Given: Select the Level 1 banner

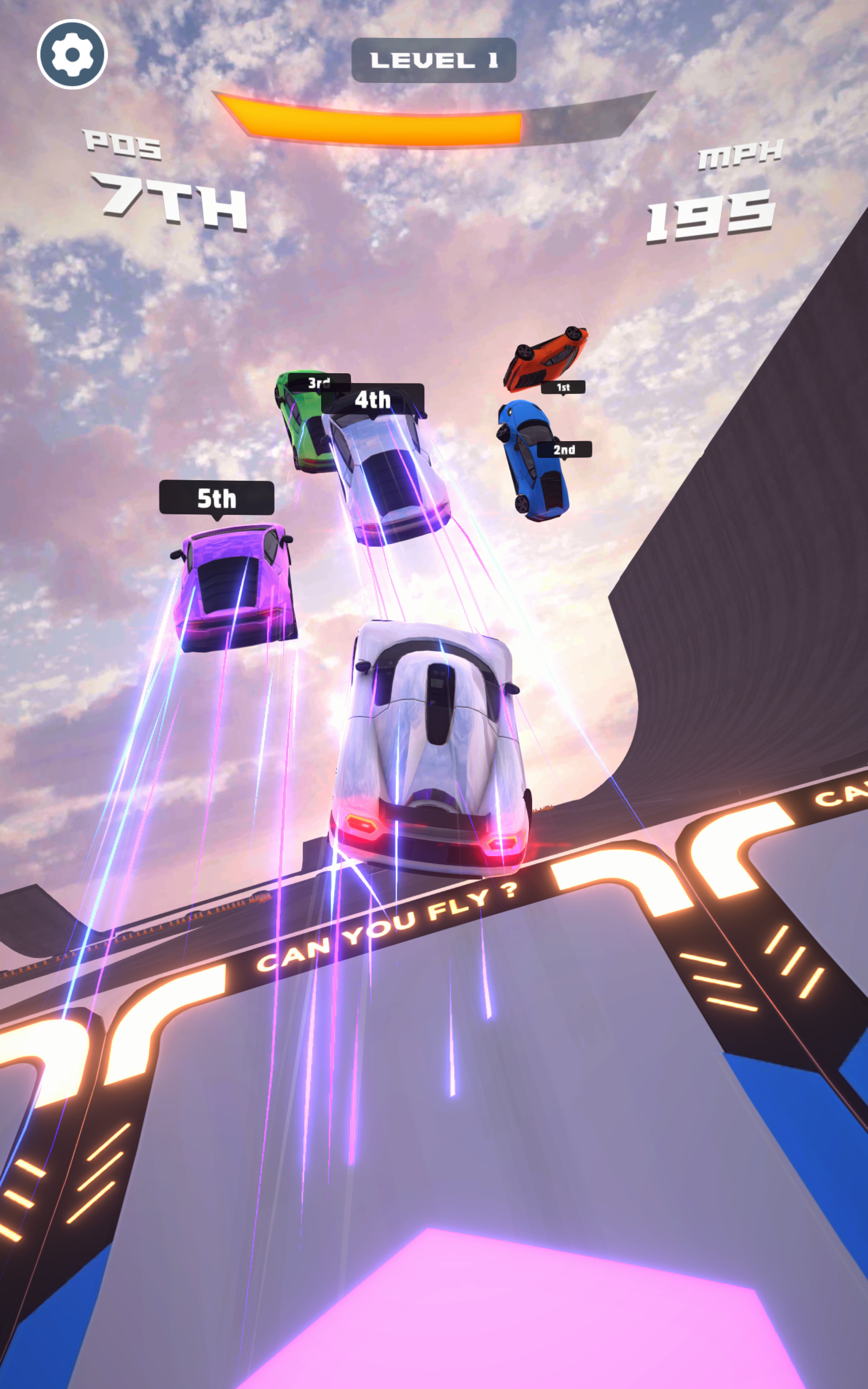Looking at the screenshot, I should 433,58.
